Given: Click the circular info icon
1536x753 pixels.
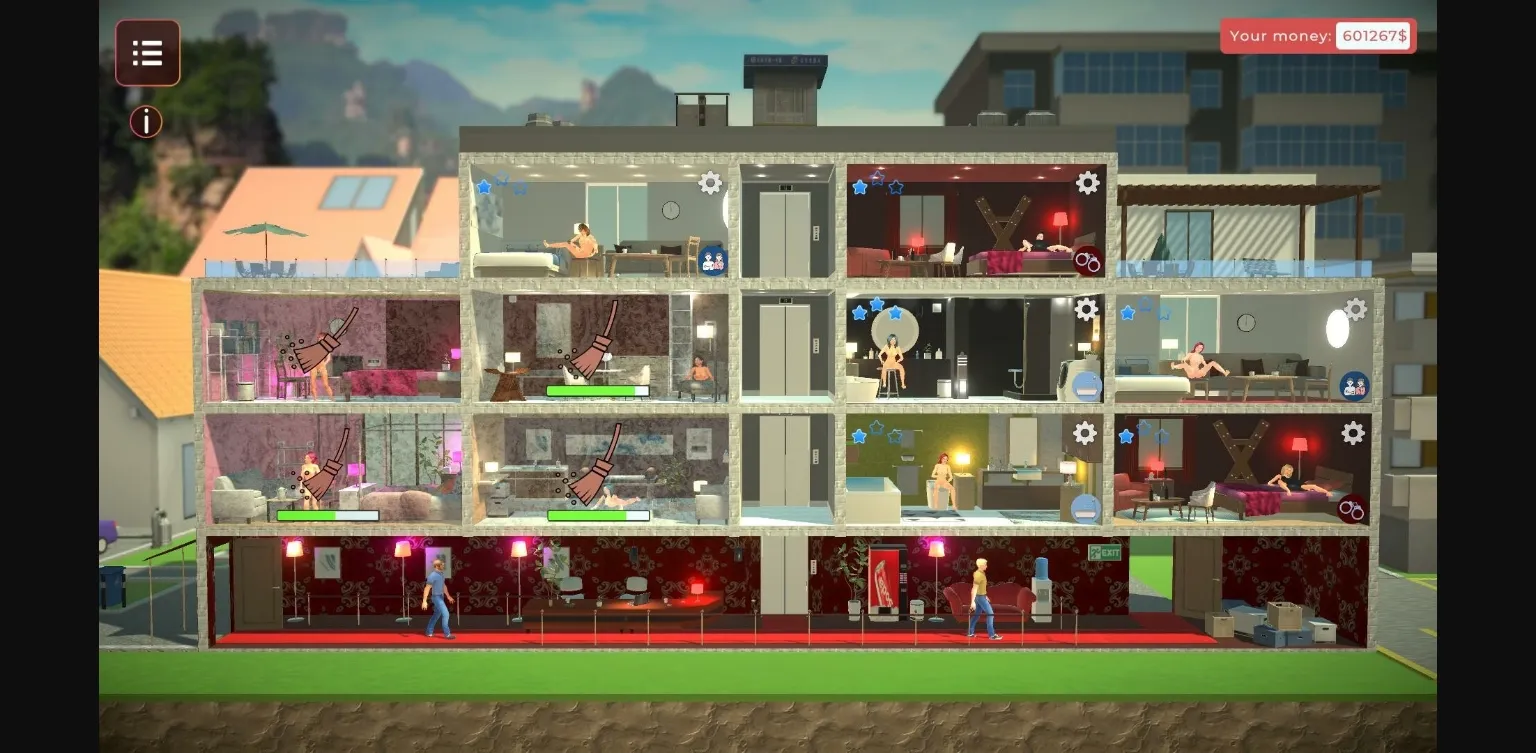Looking at the screenshot, I should coord(146,121).
